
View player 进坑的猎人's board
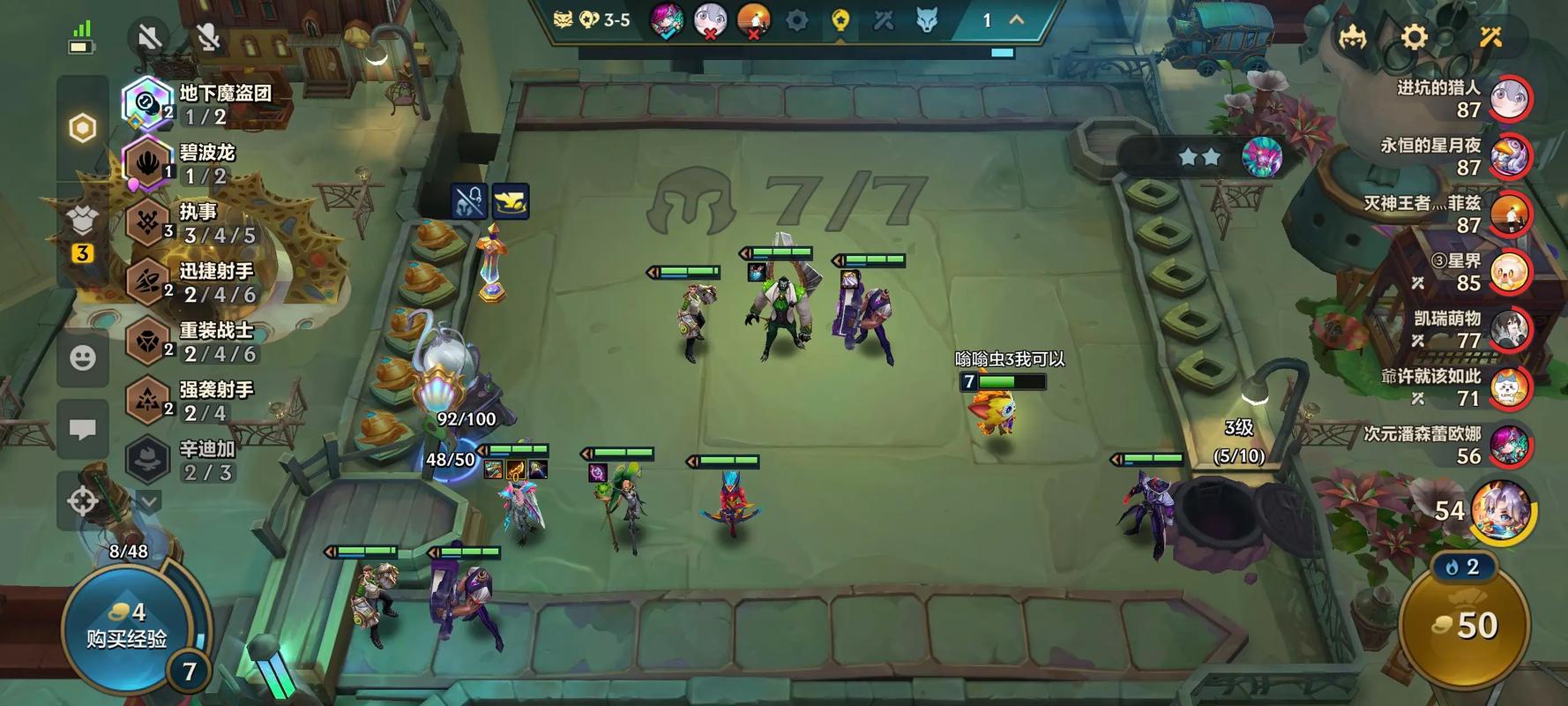pyautogui.click(x=1510, y=99)
